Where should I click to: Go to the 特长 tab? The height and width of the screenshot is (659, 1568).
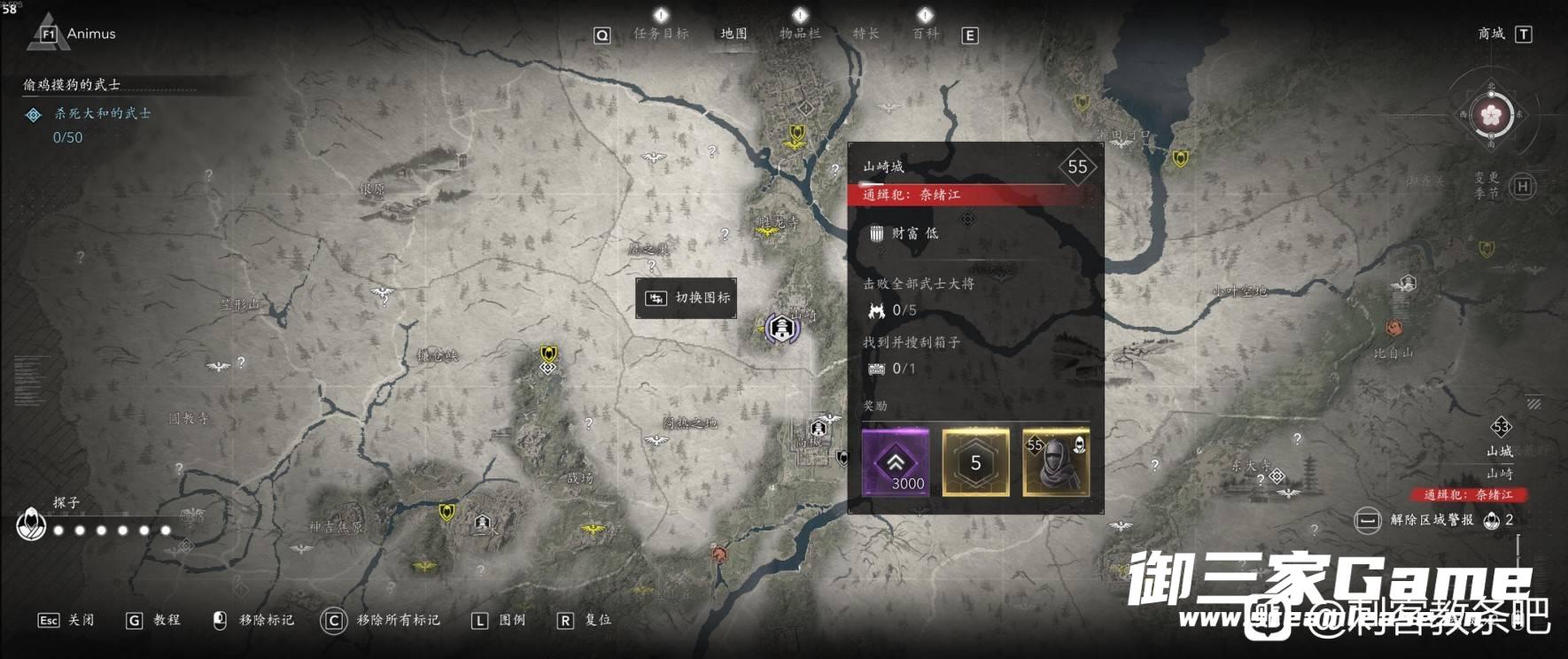tap(866, 34)
